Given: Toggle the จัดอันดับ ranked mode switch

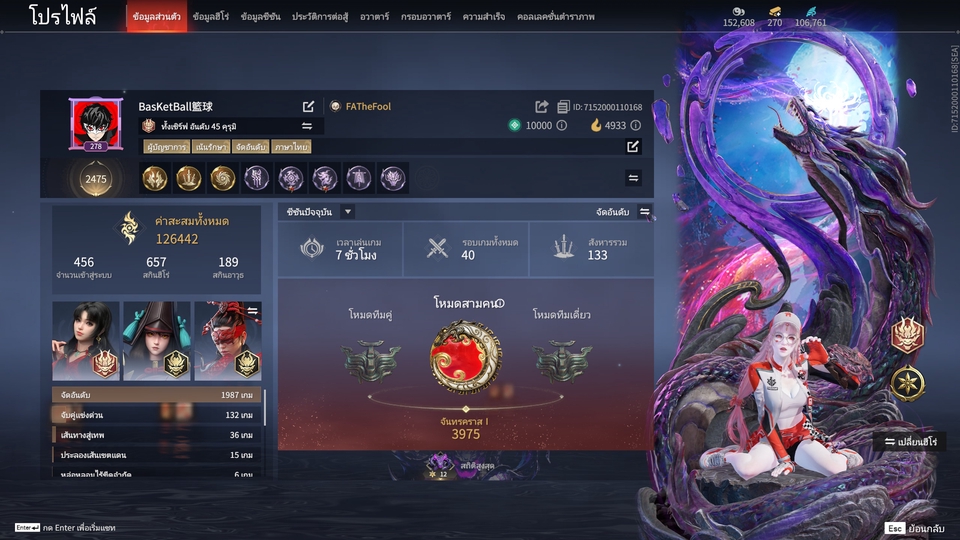Looking at the screenshot, I should 645,212.
